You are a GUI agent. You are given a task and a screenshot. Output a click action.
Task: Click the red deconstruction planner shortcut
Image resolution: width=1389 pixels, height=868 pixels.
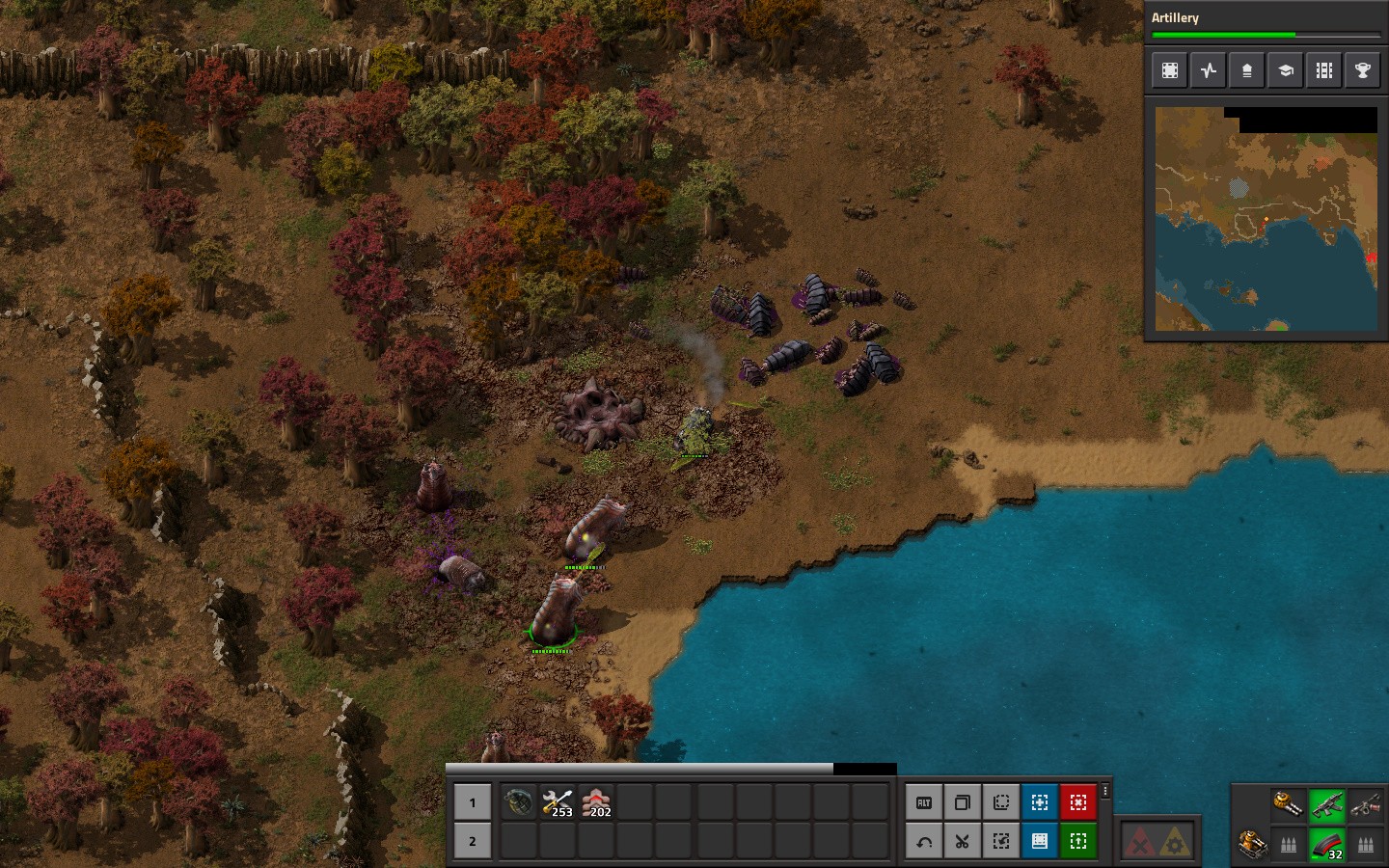tap(1078, 802)
